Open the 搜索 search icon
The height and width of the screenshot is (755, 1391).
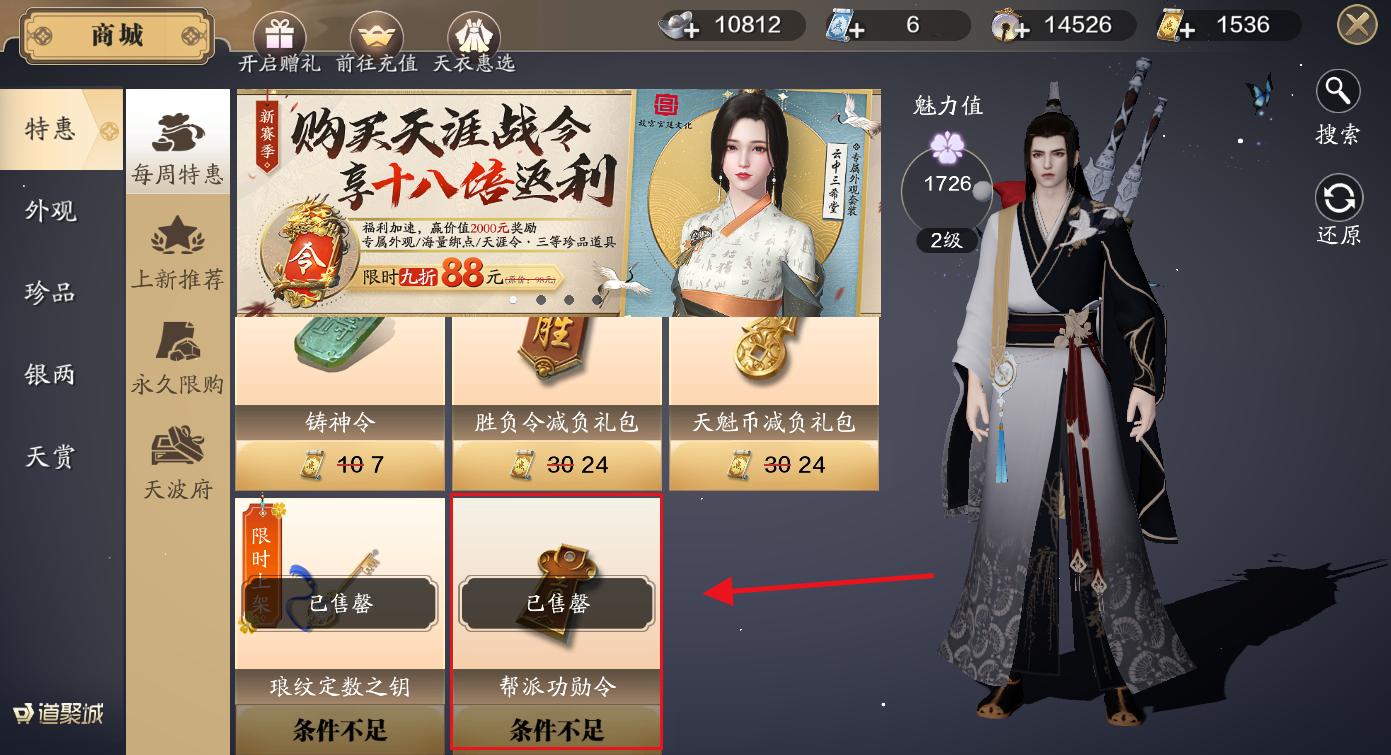[x=1338, y=91]
